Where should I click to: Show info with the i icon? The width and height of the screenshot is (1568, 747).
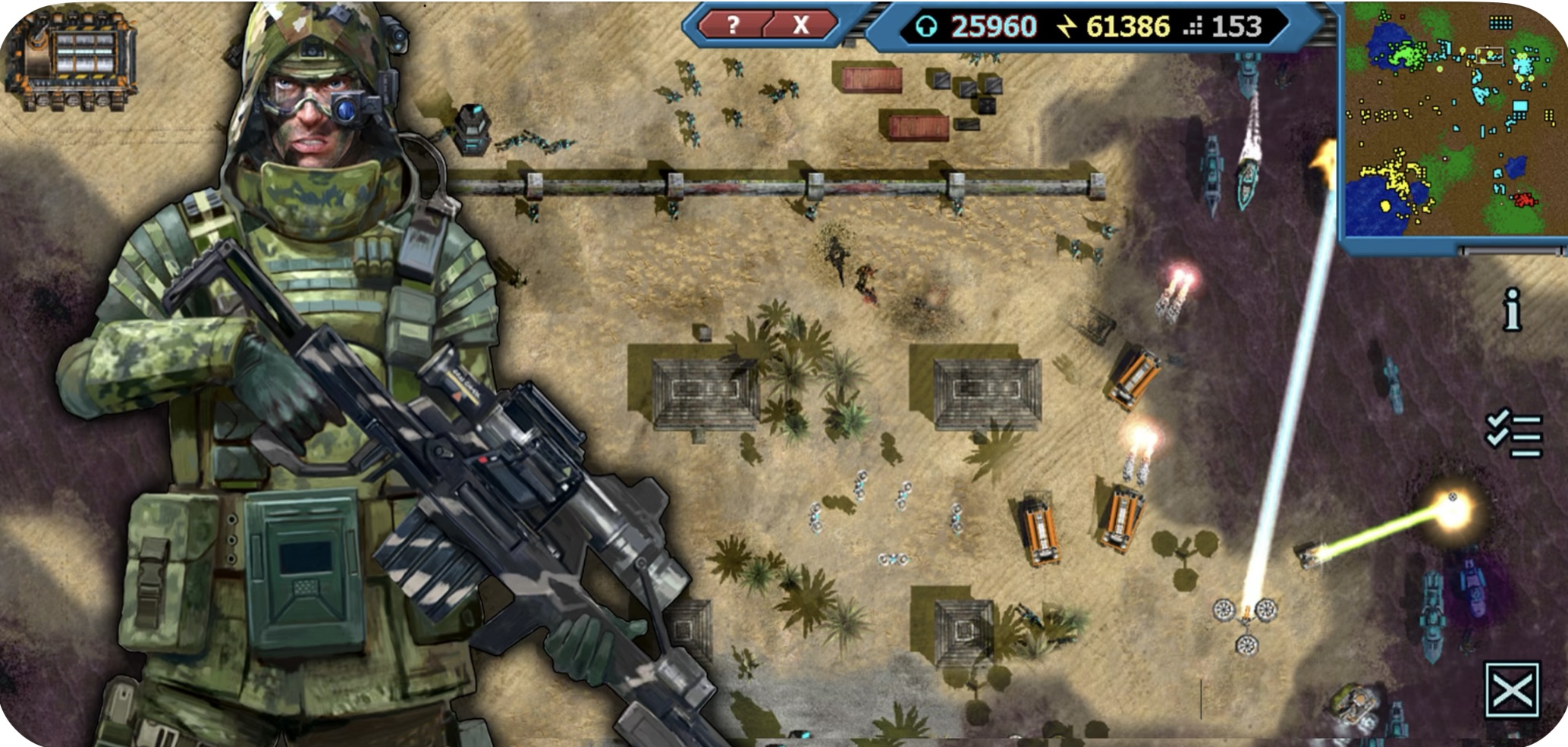tap(1512, 309)
